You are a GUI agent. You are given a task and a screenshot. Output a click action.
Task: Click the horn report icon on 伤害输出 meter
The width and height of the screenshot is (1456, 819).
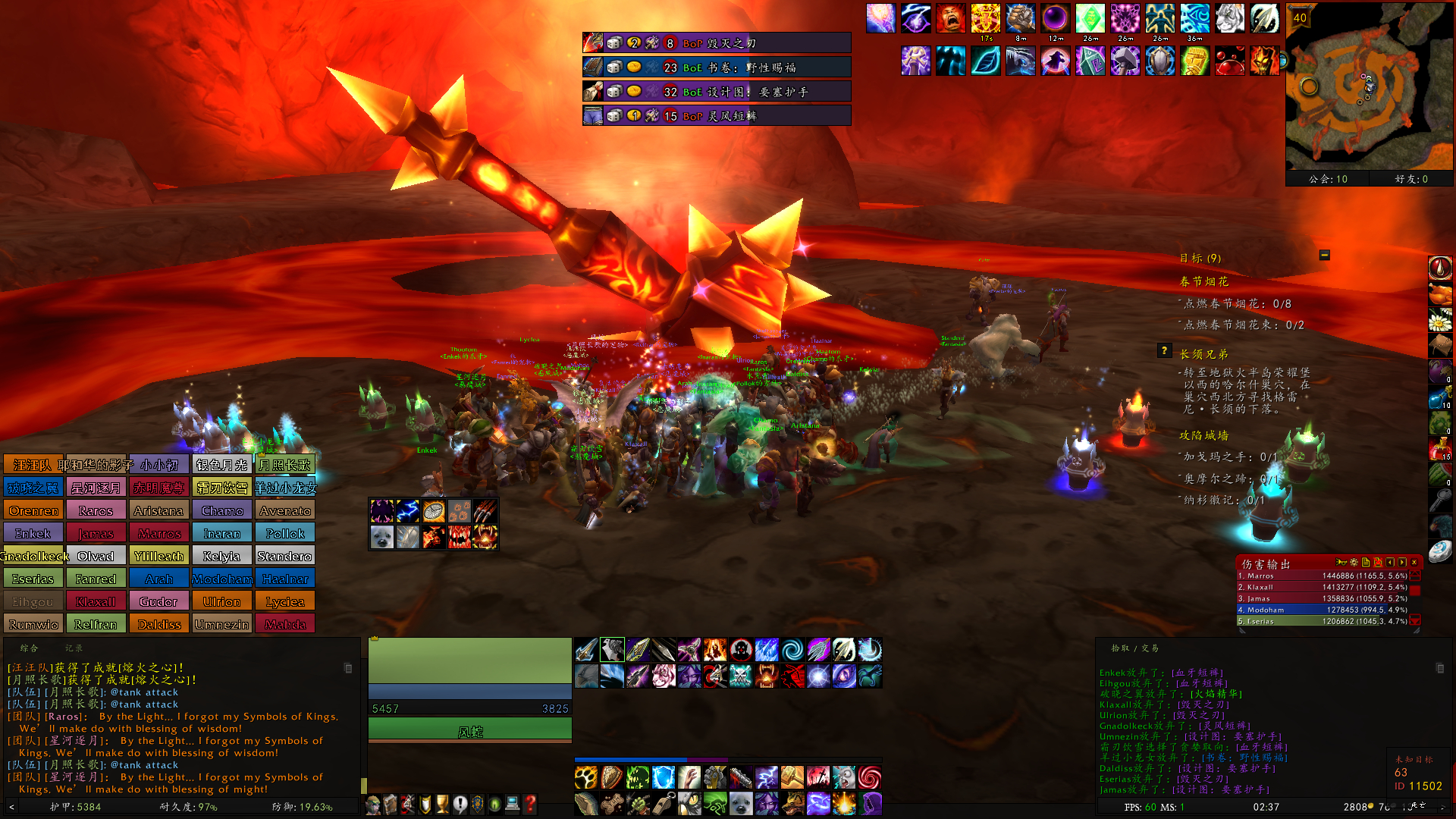pos(1341,563)
